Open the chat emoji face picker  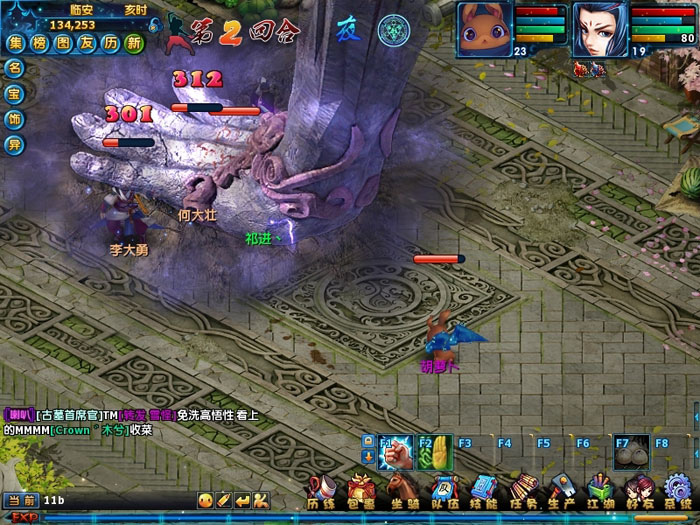[205, 499]
